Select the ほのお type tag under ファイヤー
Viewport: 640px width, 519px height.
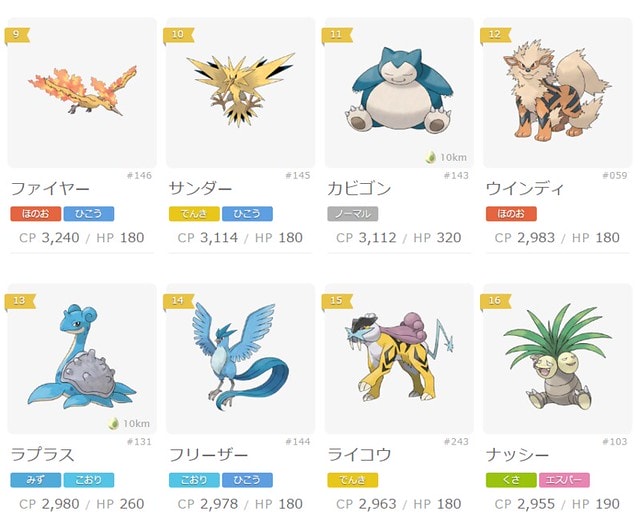coord(35,213)
